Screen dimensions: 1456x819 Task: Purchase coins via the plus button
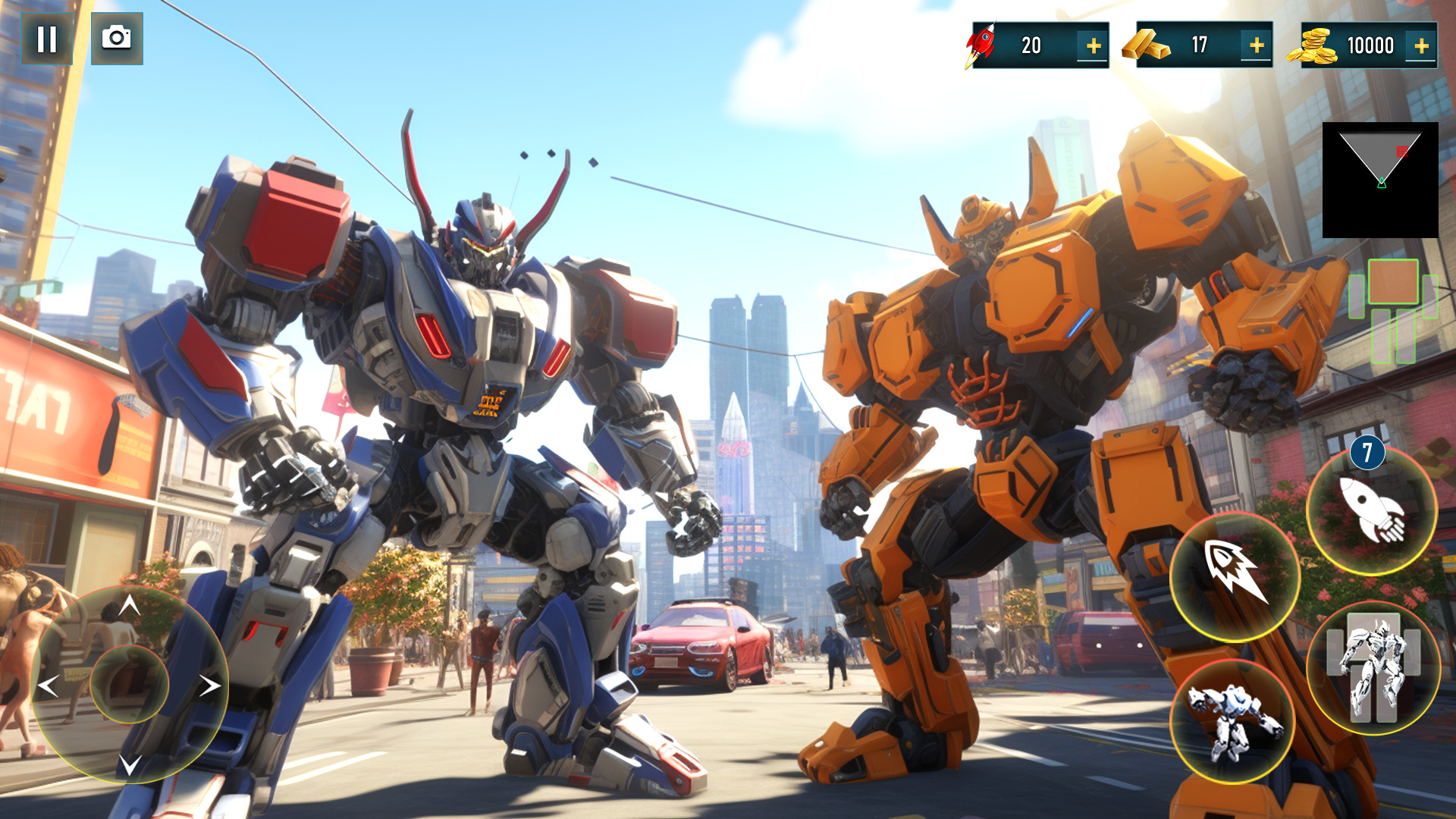pos(1420,45)
